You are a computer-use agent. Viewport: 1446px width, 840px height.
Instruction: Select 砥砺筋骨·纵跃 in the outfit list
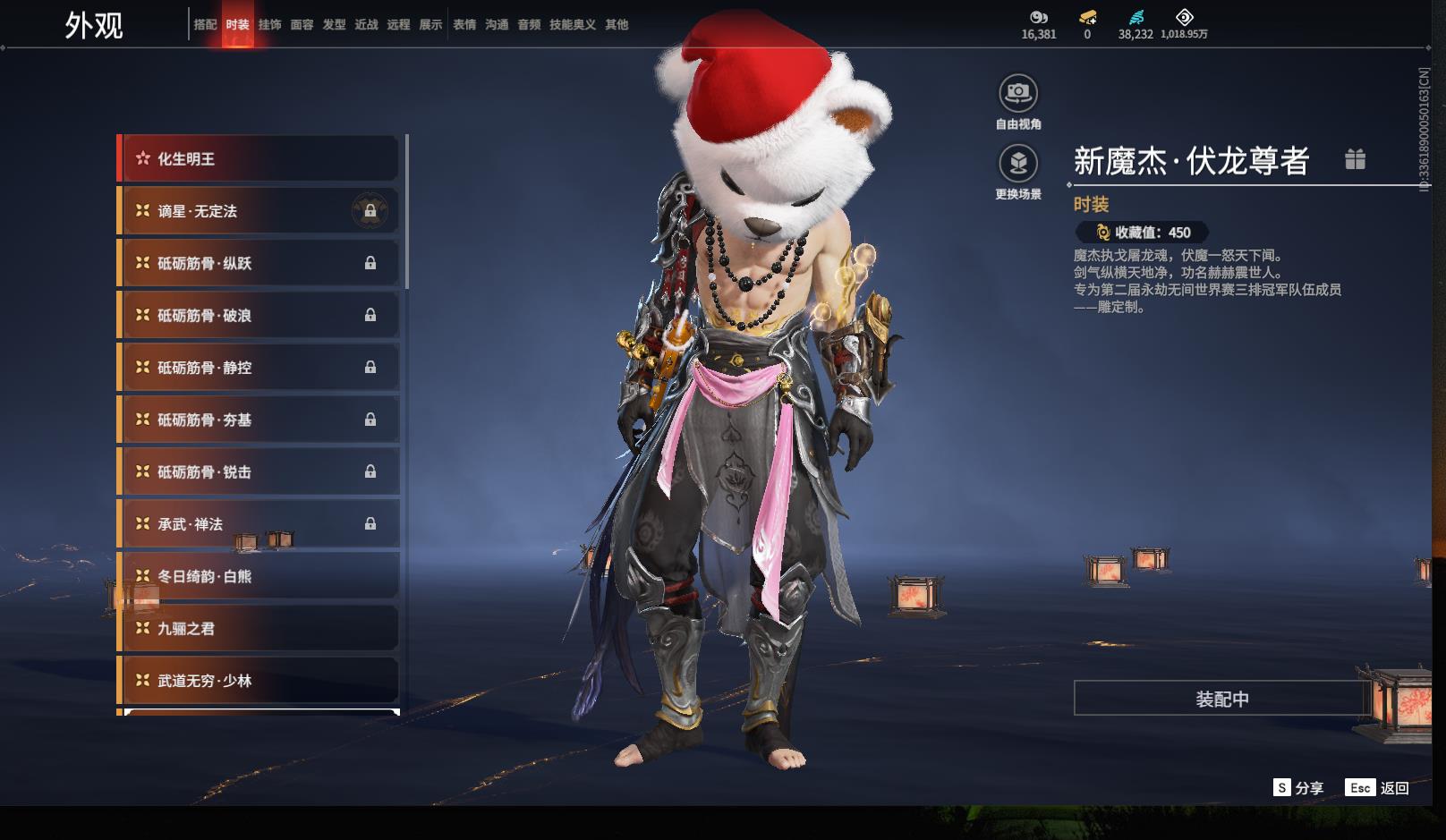259,263
